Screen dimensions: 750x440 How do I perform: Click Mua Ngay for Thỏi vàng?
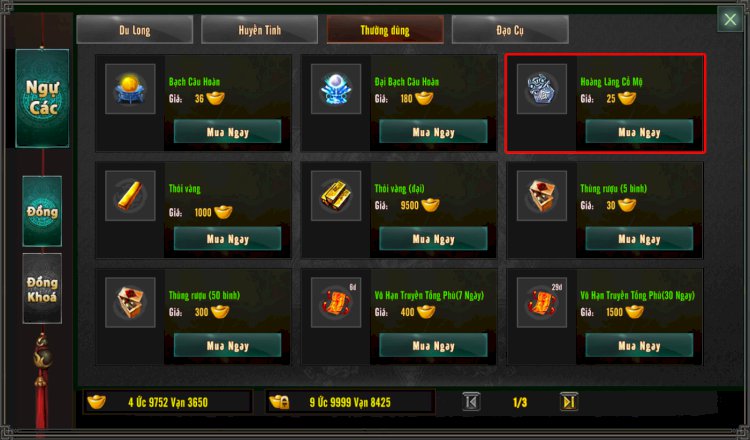[x=228, y=239]
